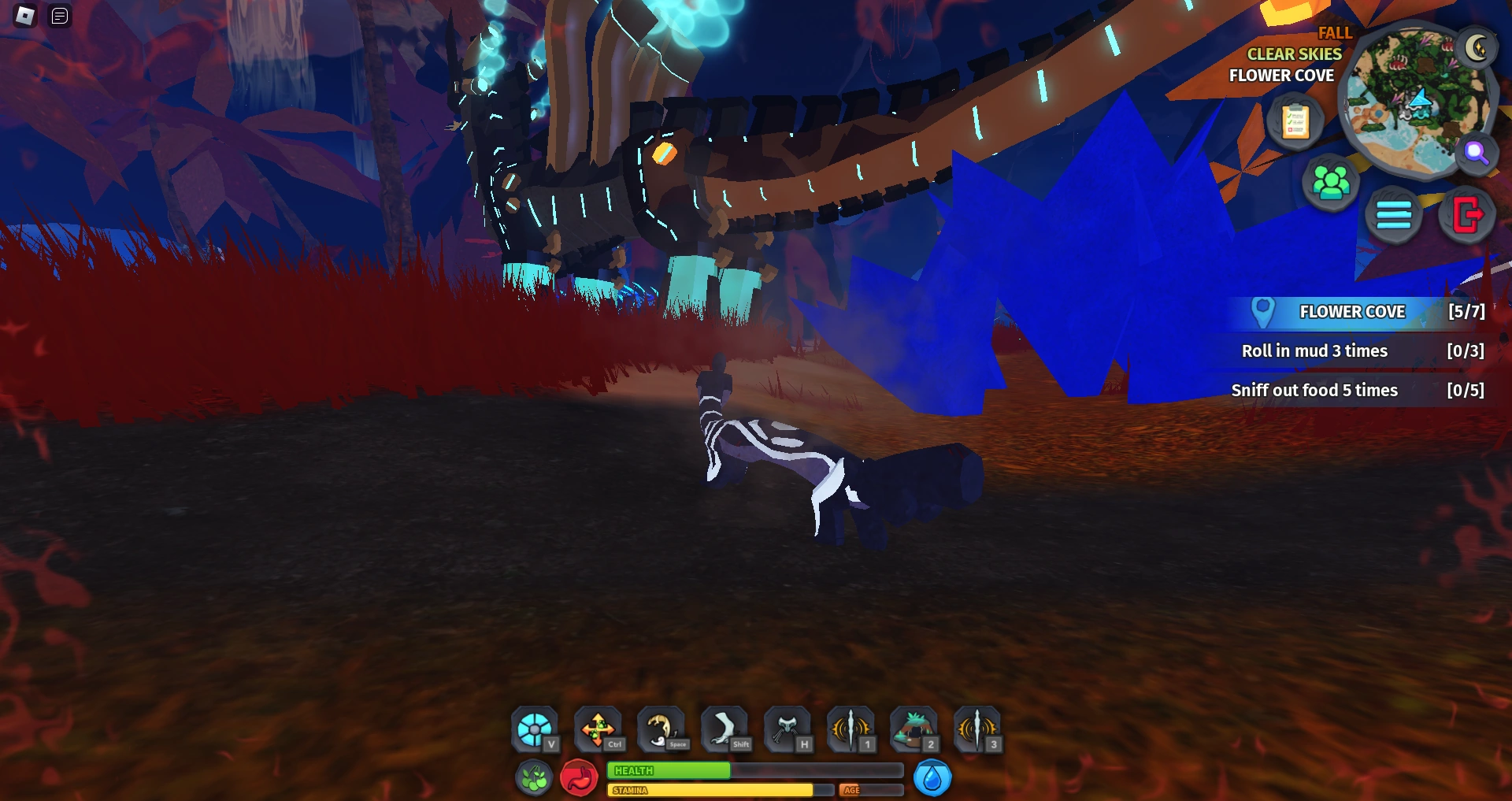Expand the Flower Cove quest header

pos(1351,311)
